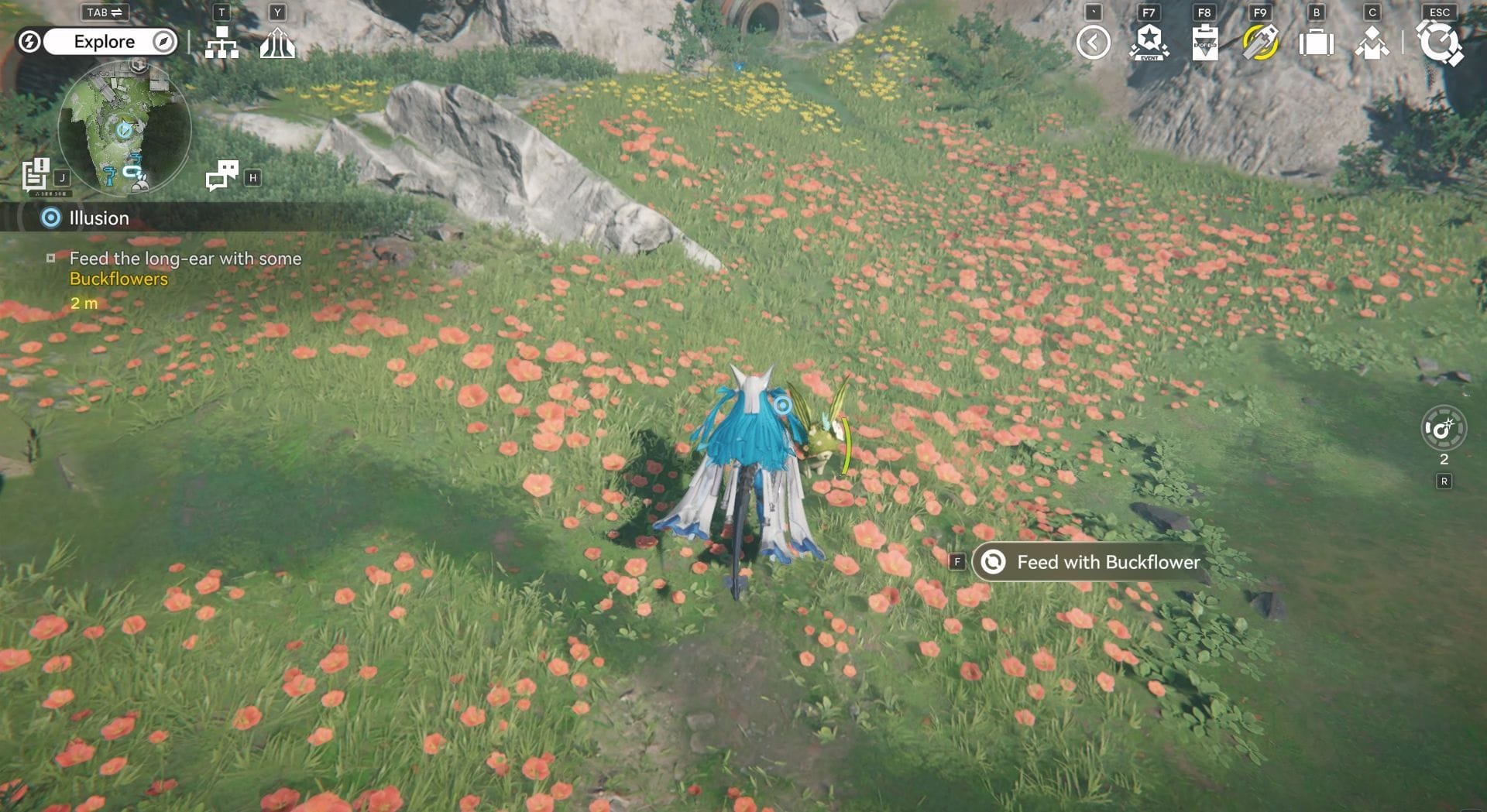Open the Event star icon
Image resolution: width=1487 pixels, height=812 pixels.
click(1149, 43)
